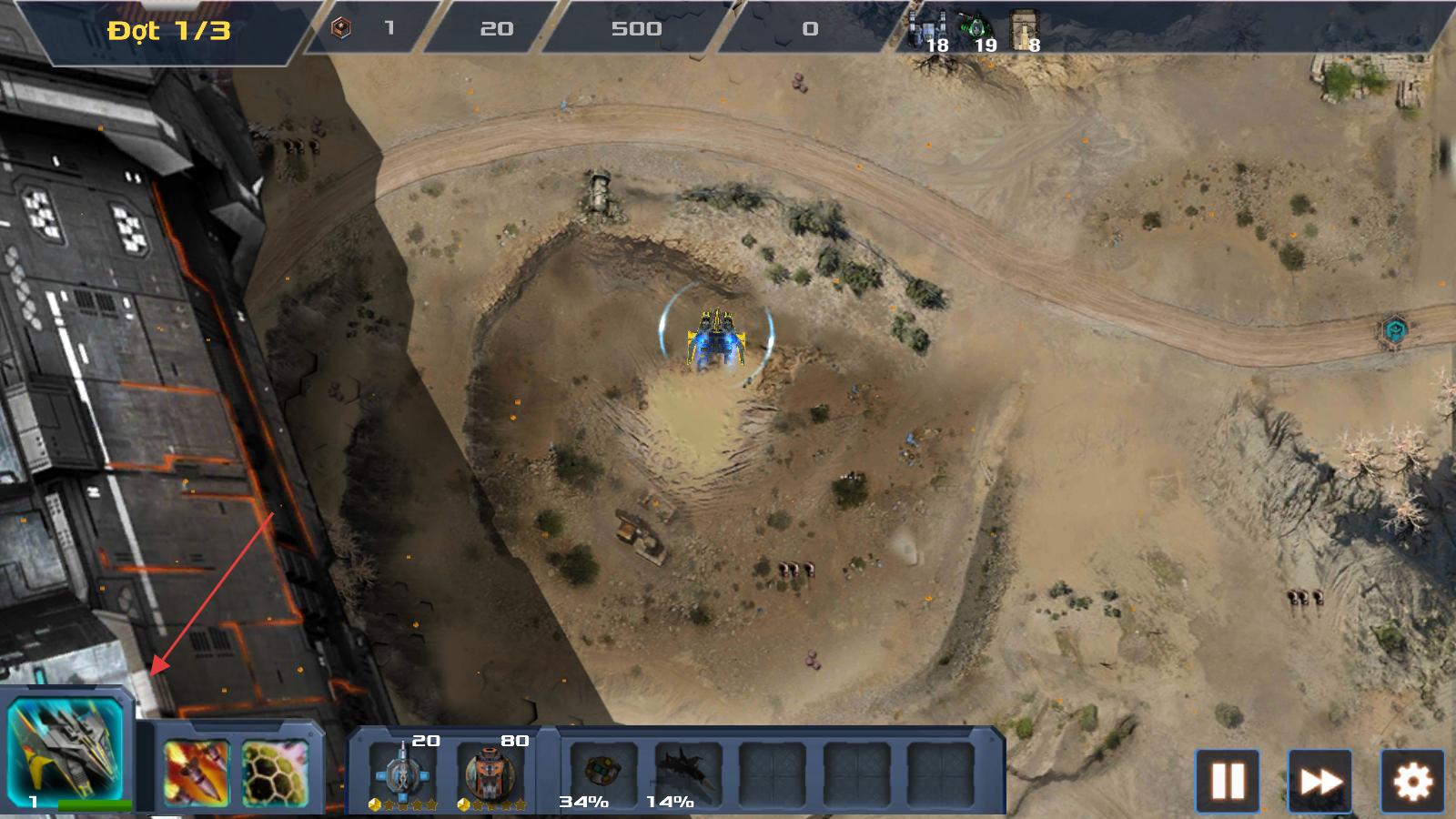
Task: Click the tan tank enemy icon
Action: (x=1025, y=29)
